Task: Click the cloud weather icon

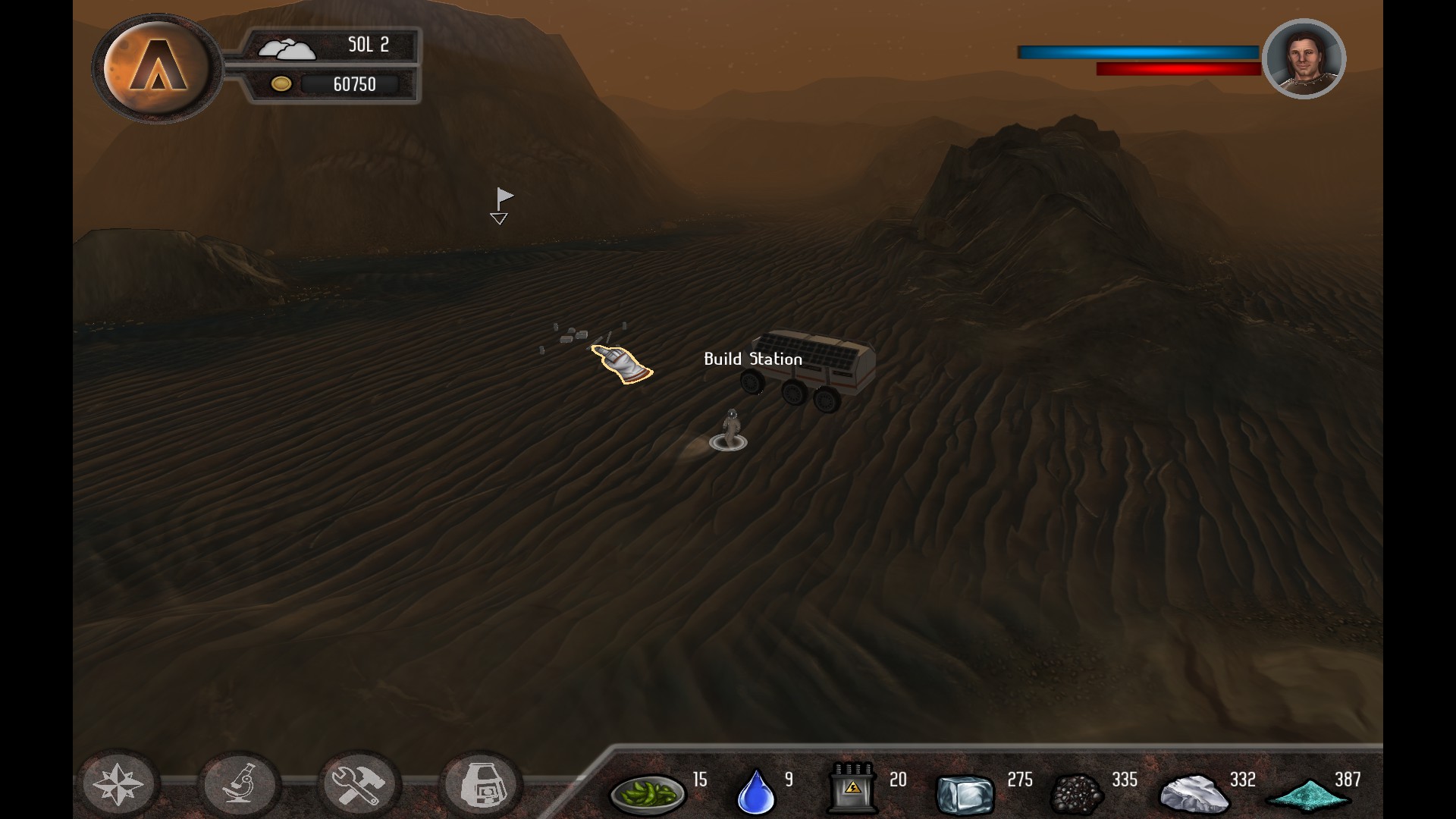Action: 286,49
